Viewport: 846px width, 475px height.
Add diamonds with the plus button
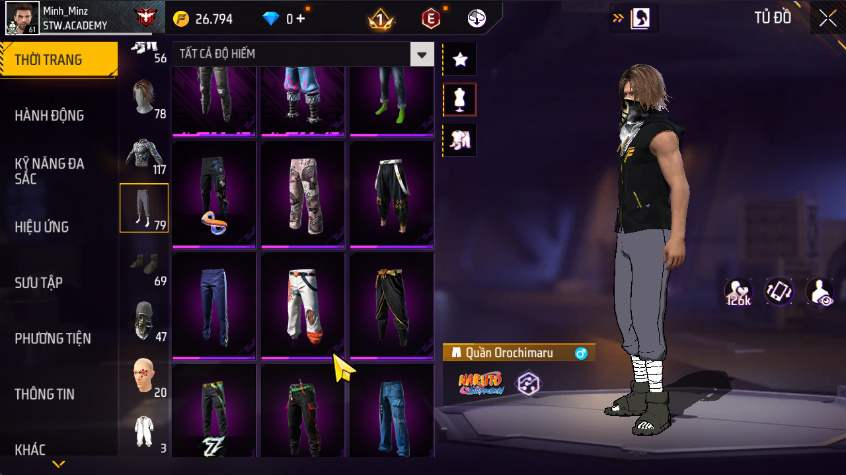302,18
